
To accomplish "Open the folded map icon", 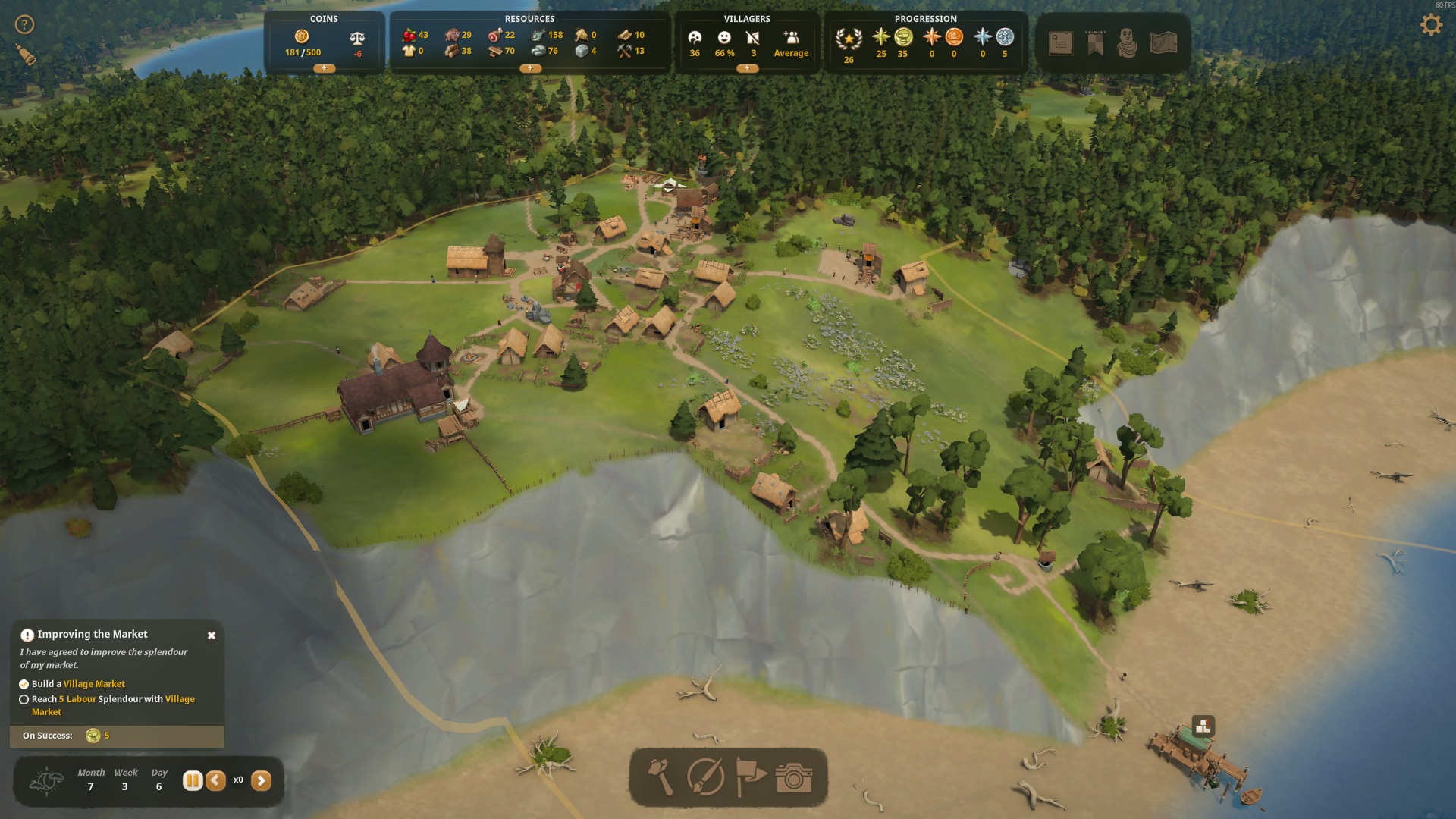I will coord(1163,43).
